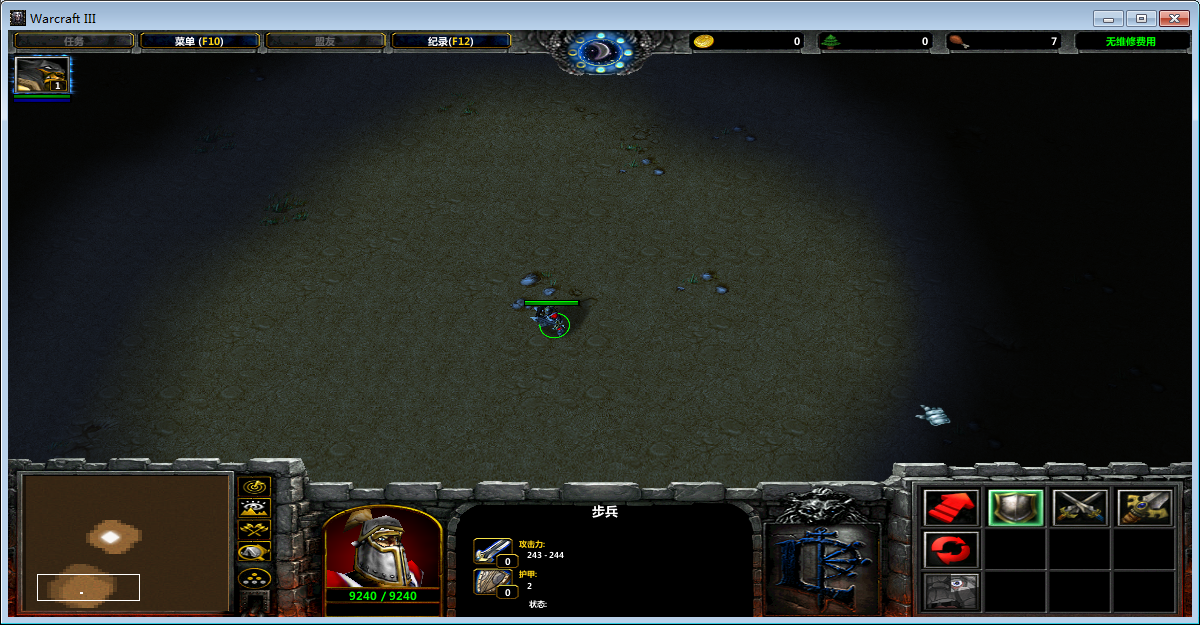
Task: Select the hero portrait icon at top-left
Action: click(42, 75)
